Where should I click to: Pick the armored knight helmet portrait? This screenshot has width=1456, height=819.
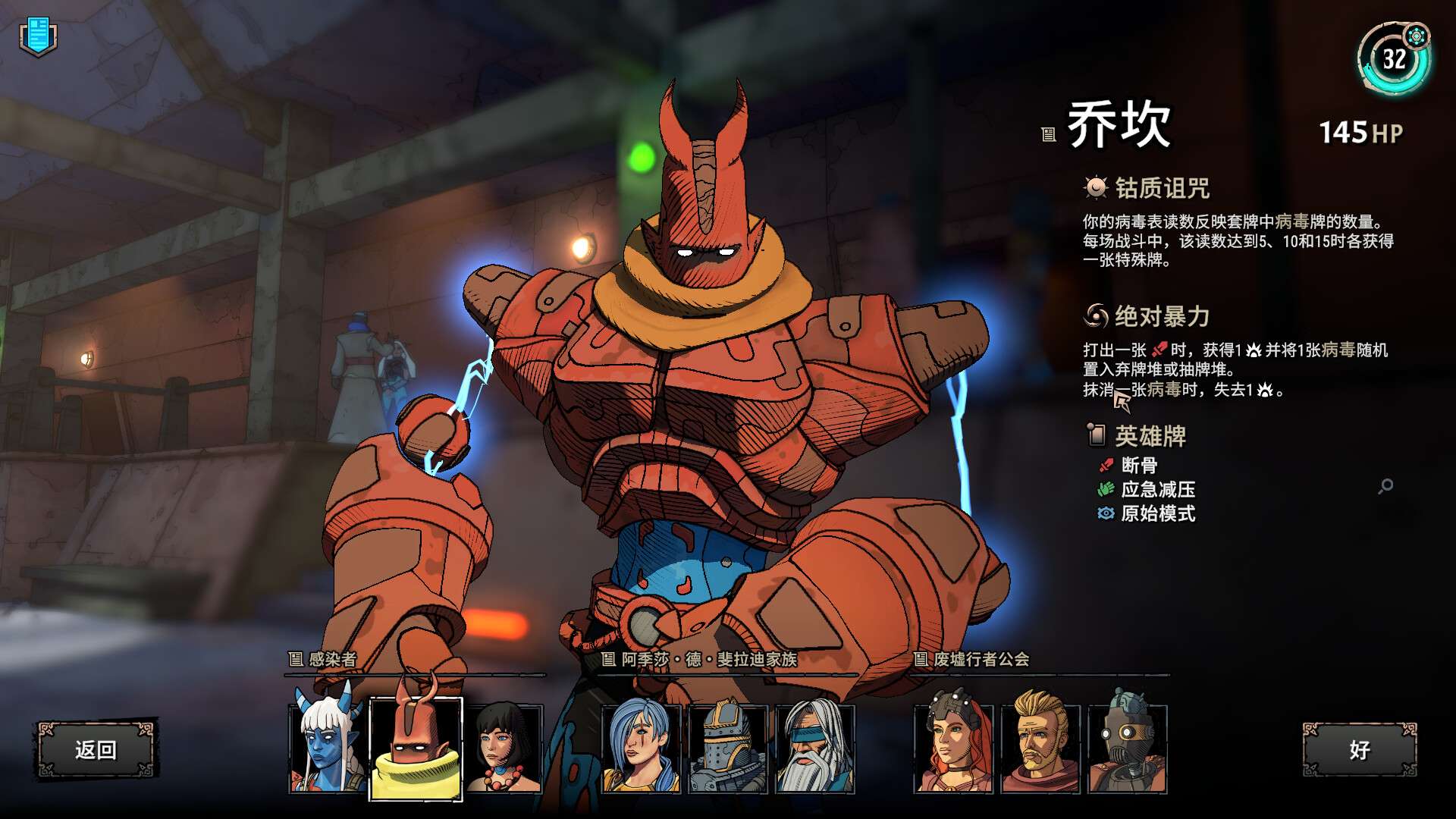[x=728, y=748]
